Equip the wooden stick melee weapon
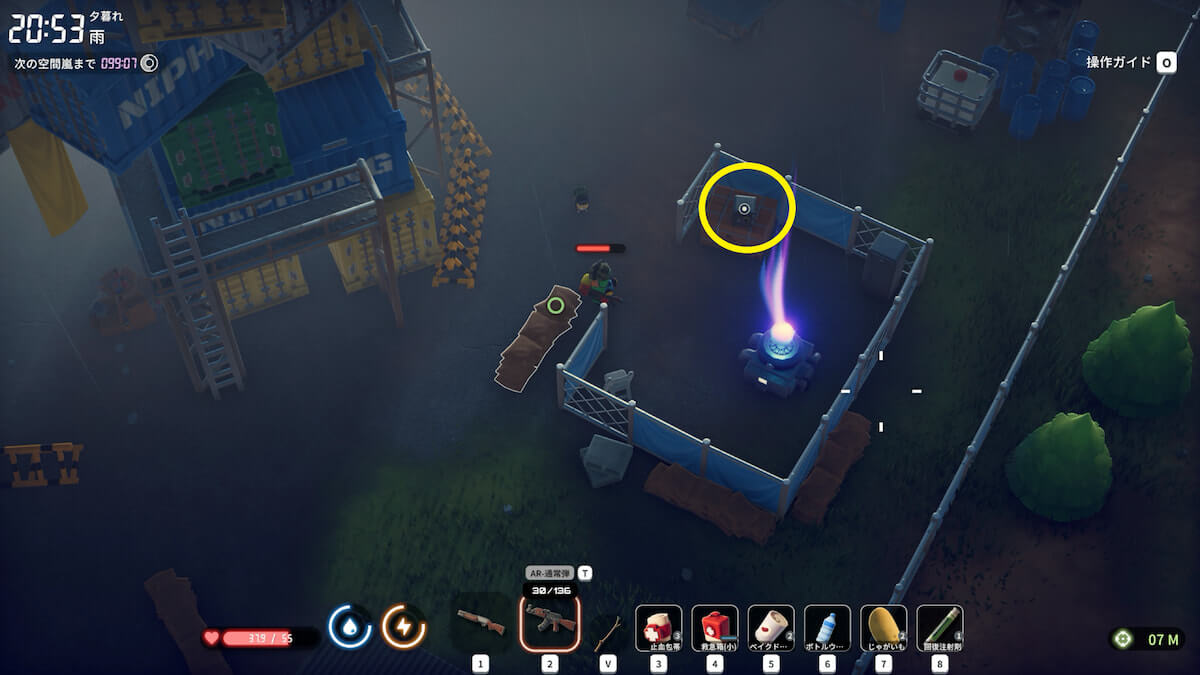1200x675 pixels. click(x=605, y=630)
